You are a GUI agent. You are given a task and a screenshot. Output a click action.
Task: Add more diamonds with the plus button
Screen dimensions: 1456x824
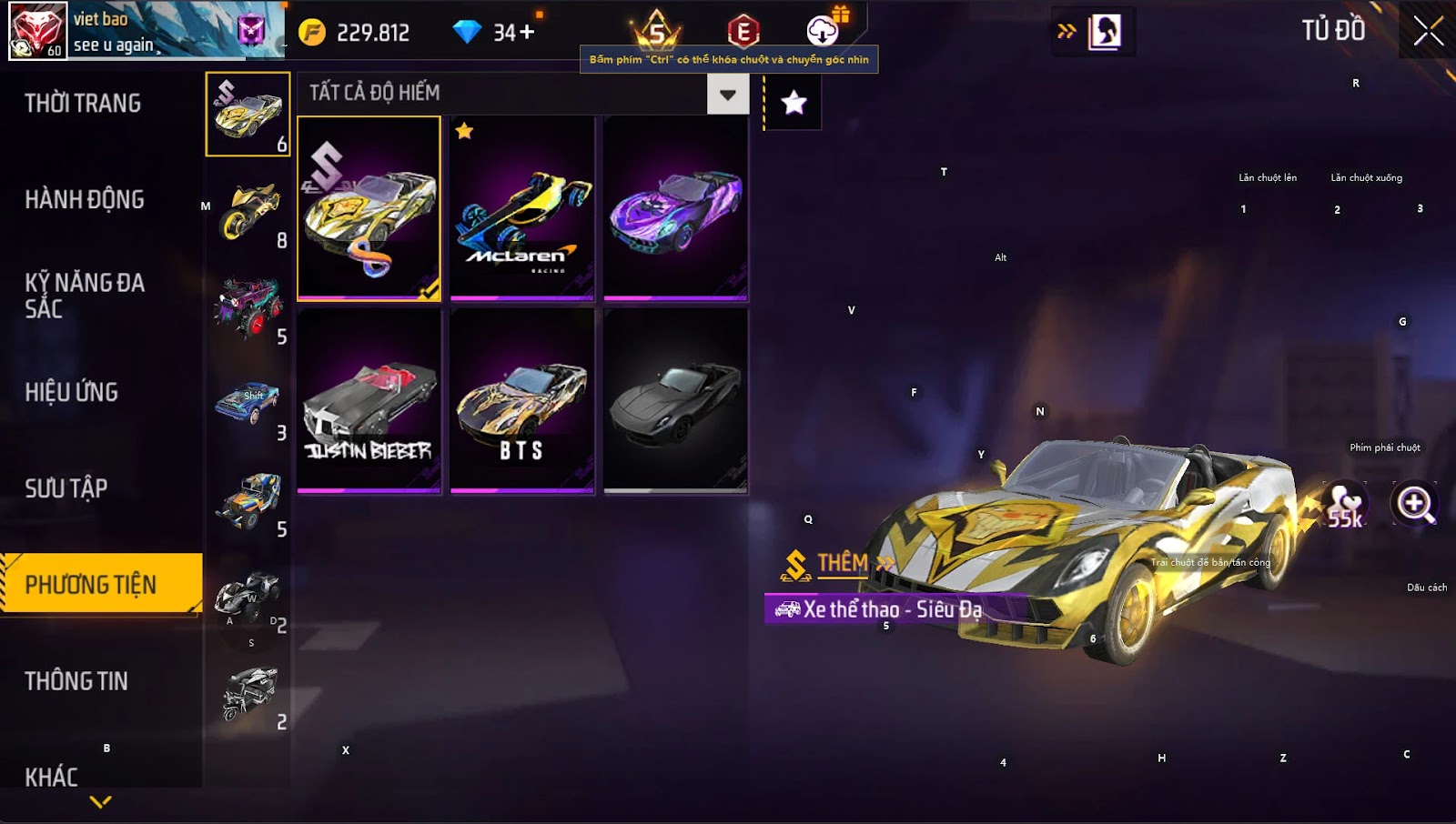[527, 33]
